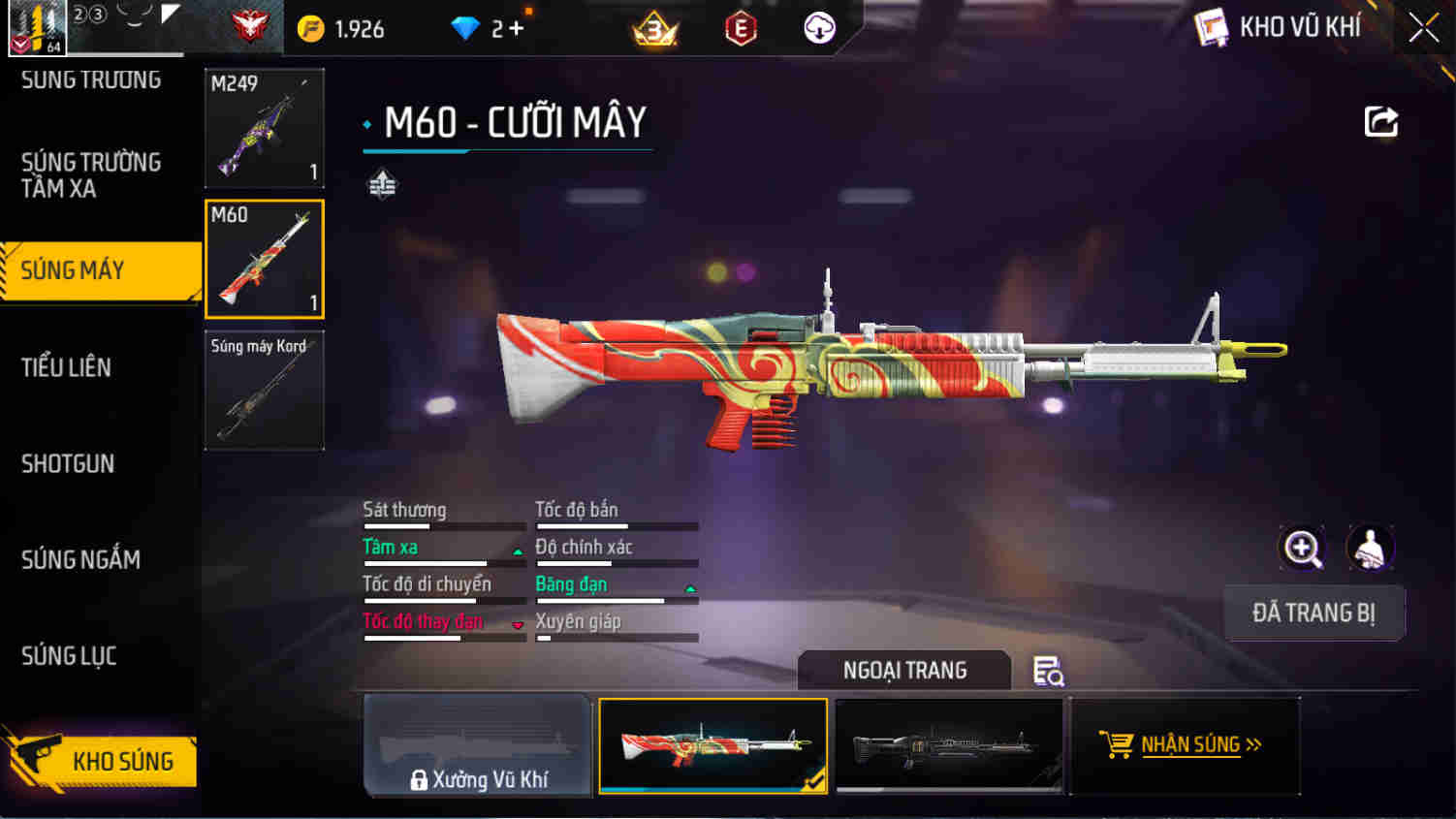Open the Shotgun weapon category
The width and height of the screenshot is (1456, 819).
[68, 464]
